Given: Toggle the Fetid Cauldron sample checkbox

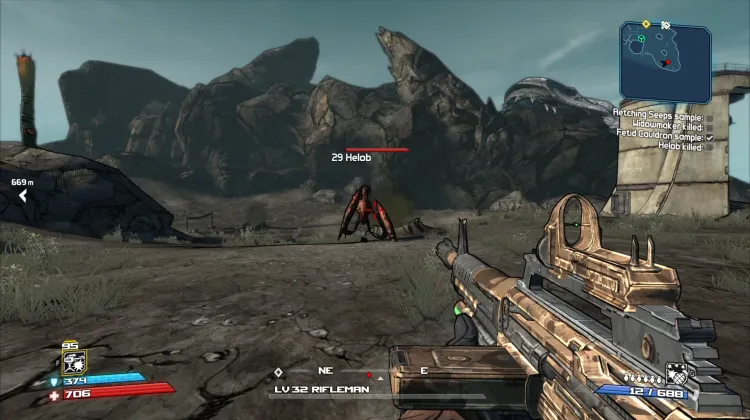Looking at the screenshot, I should coord(709,136).
